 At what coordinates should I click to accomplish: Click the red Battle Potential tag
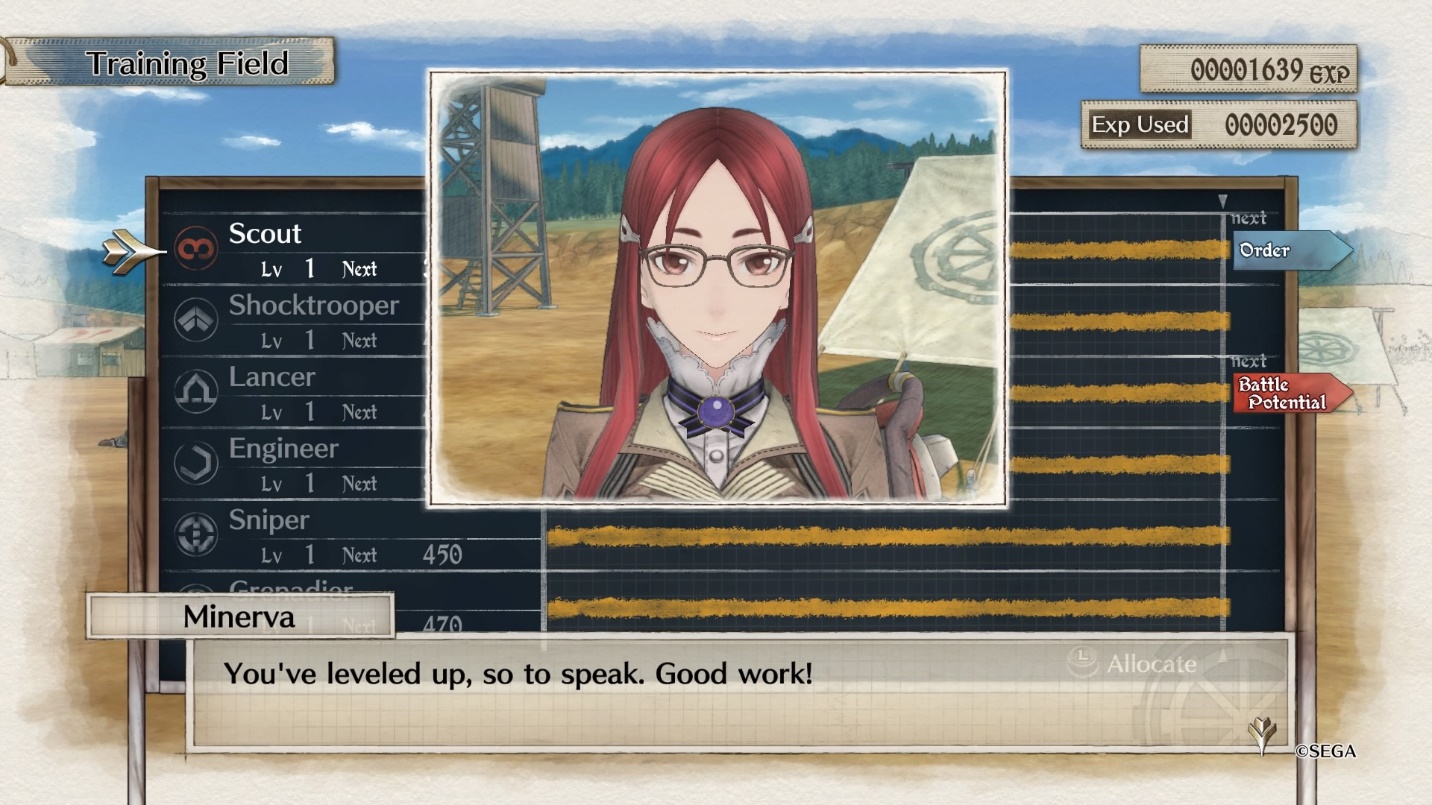click(1289, 394)
